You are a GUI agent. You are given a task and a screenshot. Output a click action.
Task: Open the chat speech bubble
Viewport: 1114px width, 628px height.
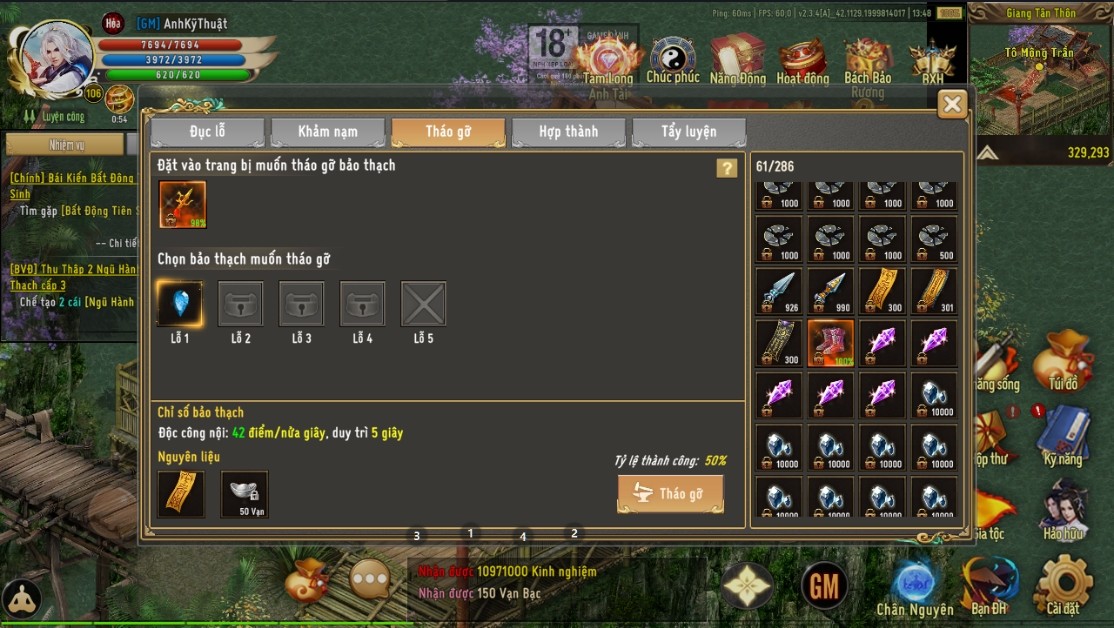(370, 579)
